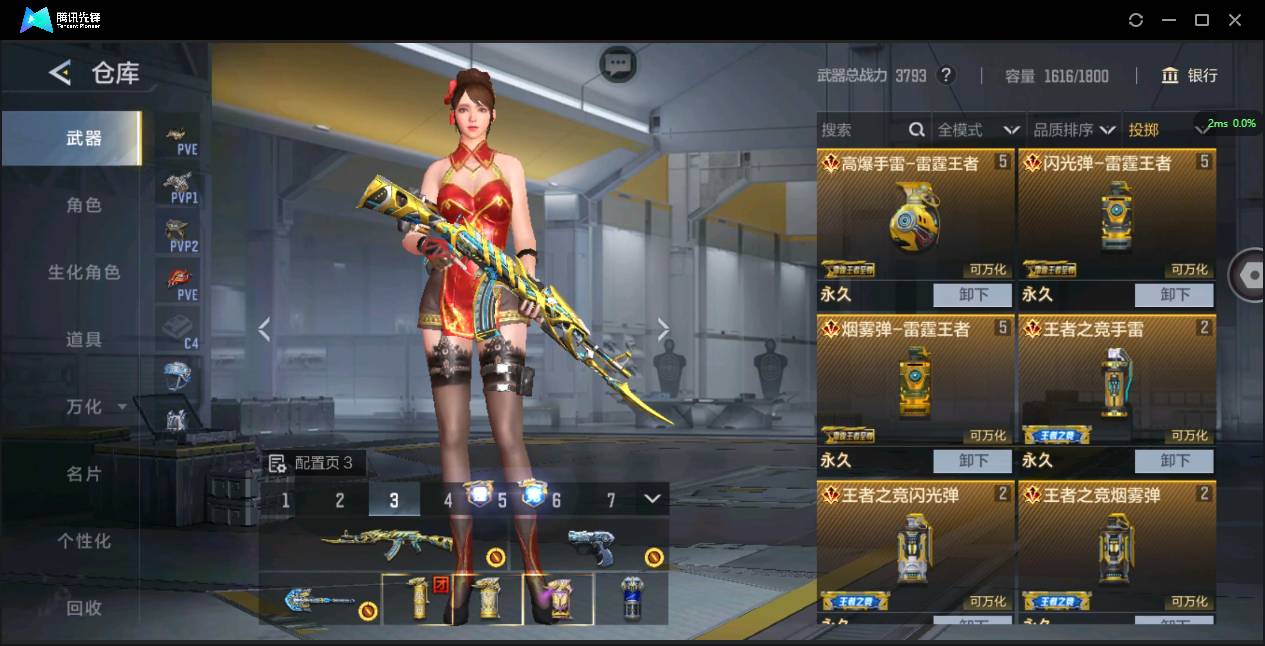Image resolution: width=1265 pixels, height=646 pixels.
Task: Go back from the 仓库 warehouse screen
Action: coord(60,73)
